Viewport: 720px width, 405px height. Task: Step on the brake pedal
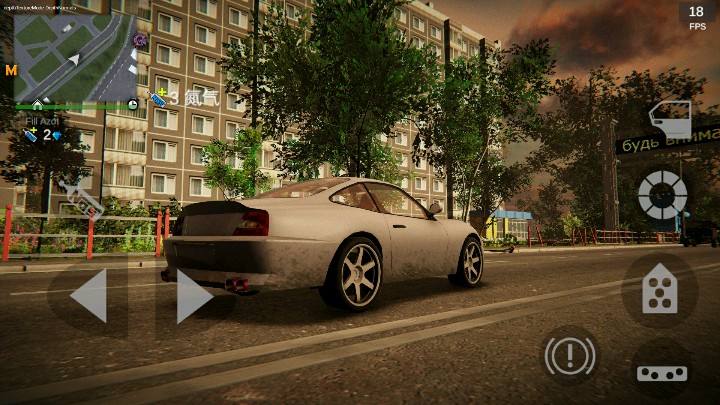(x=661, y=372)
